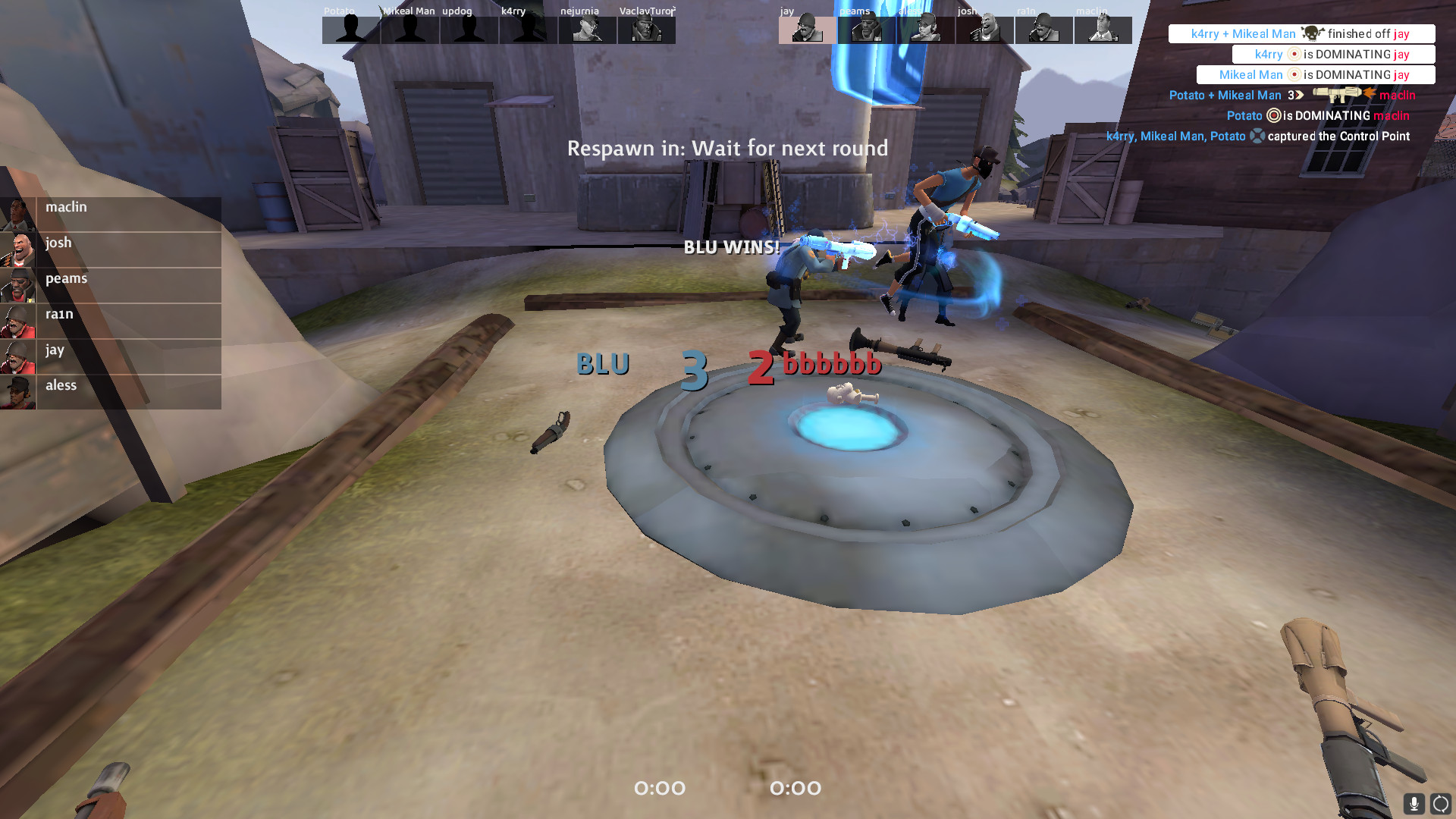Pick k4rry's portrait in the top bar
This screenshot has height=819, width=1456.
(x=529, y=30)
